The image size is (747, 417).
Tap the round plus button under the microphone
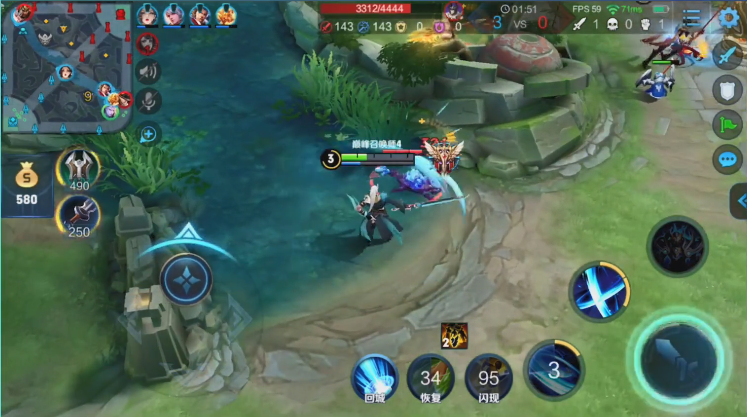click(148, 133)
